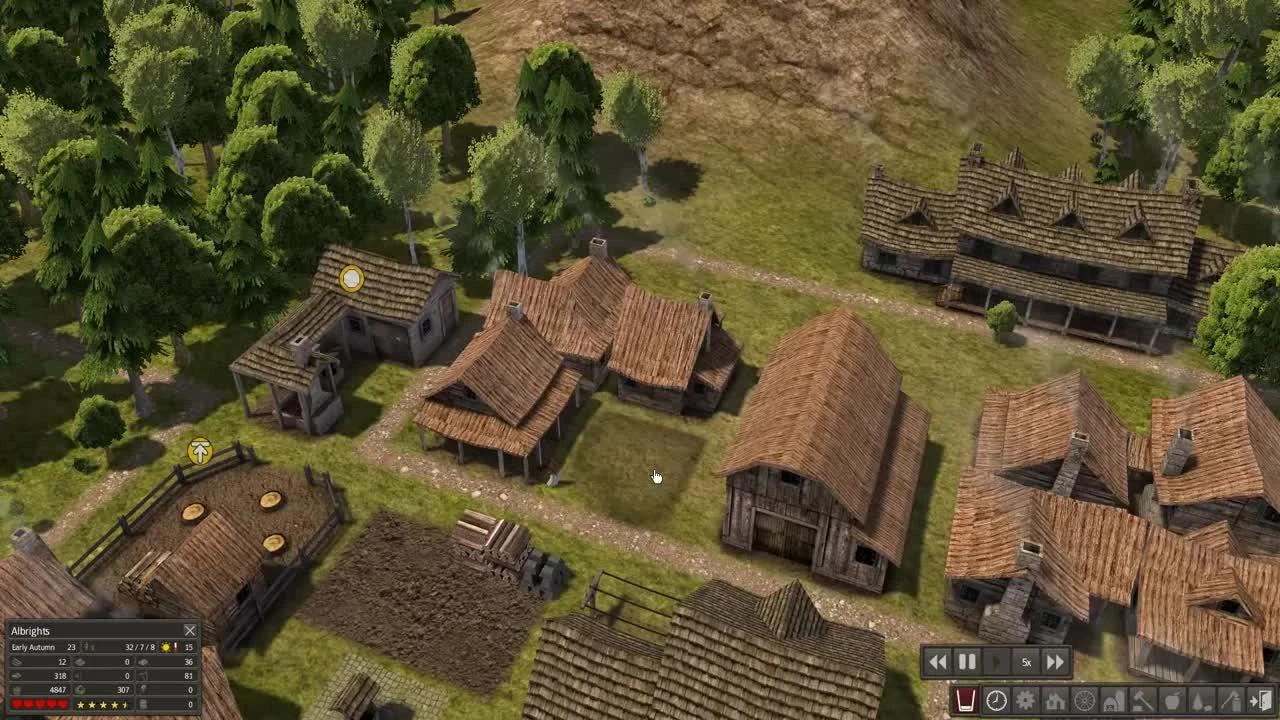Click the happiness star rating
This screenshot has width=1280, height=720.
[x=100, y=704]
